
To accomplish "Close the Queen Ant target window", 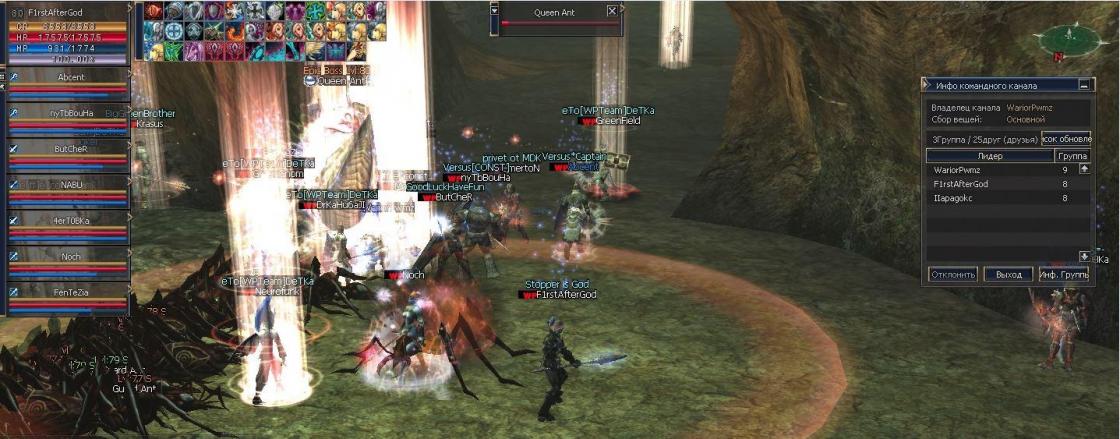I will [612, 11].
